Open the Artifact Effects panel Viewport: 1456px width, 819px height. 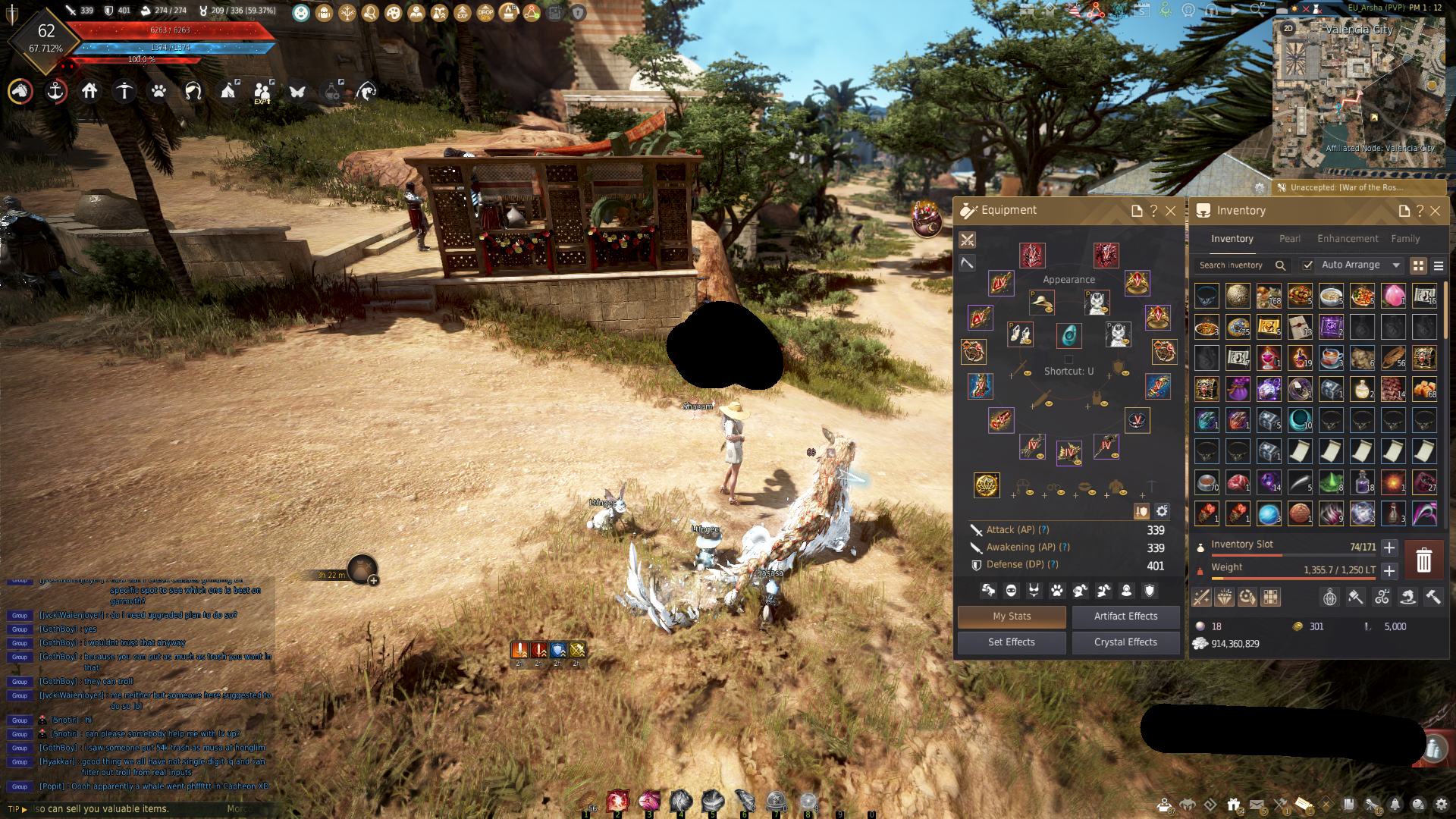point(1125,617)
